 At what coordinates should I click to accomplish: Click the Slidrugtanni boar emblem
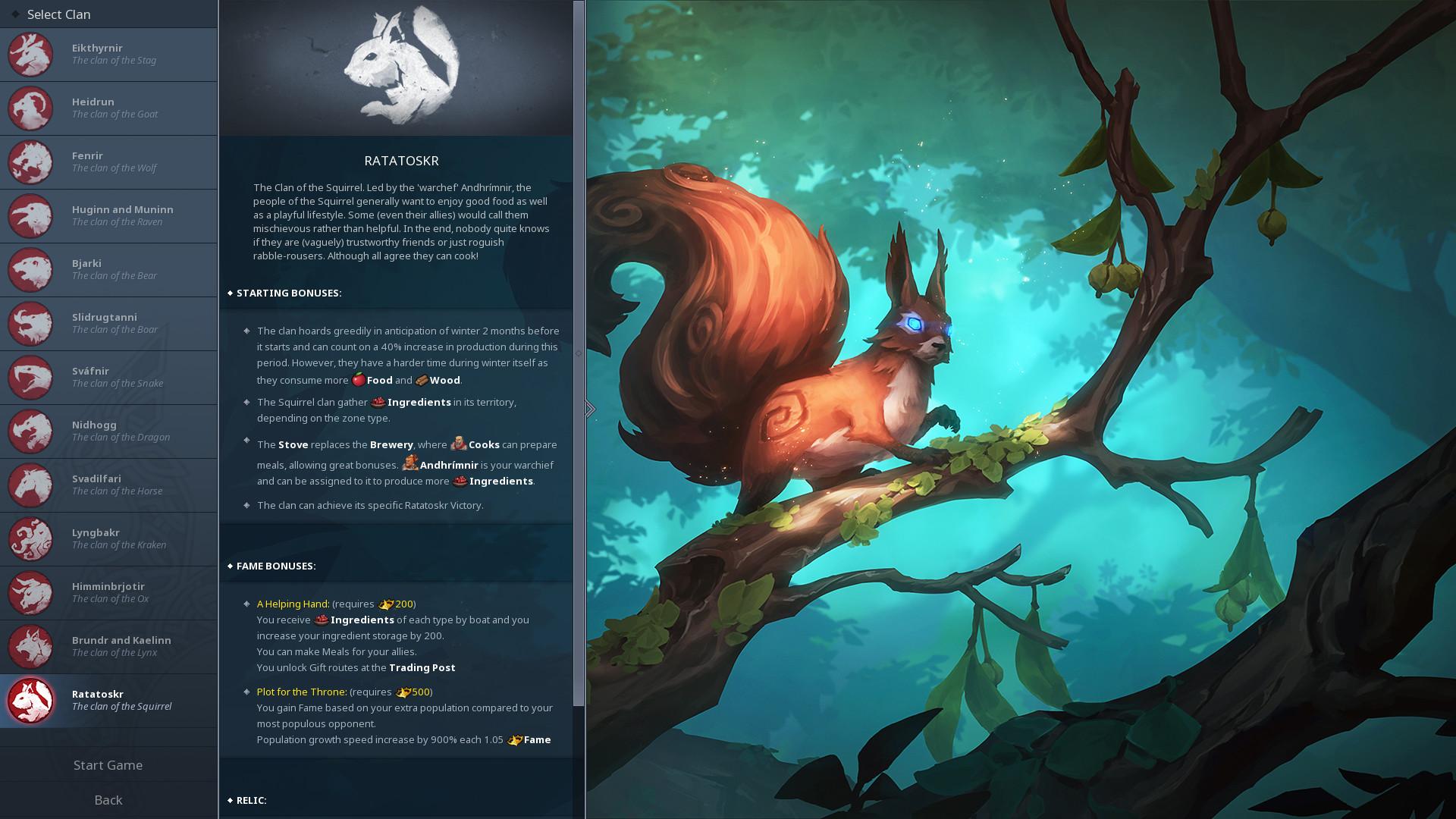click(x=30, y=324)
